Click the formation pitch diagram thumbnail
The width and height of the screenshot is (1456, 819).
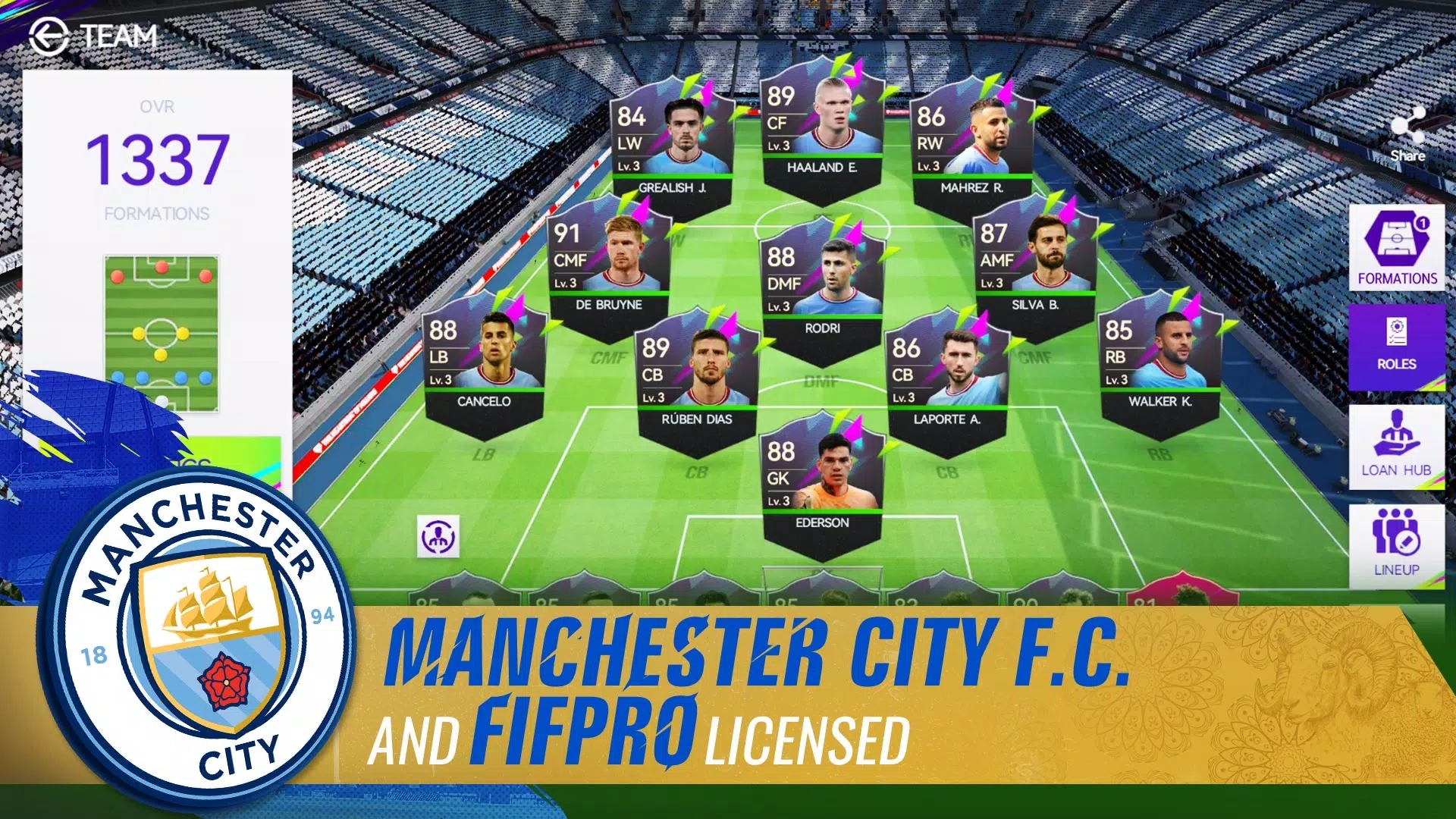pos(161,334)
